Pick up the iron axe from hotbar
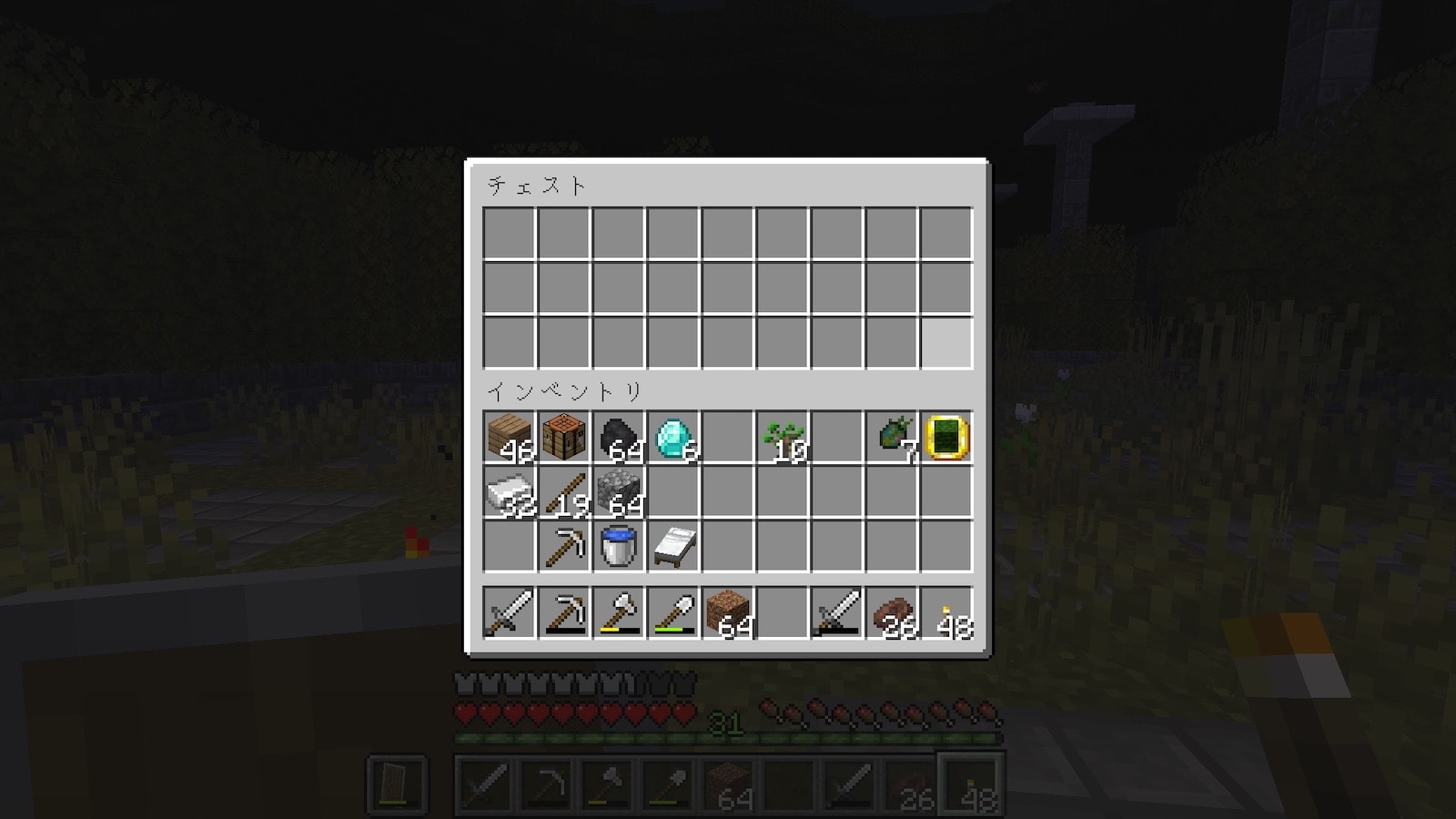This screenshot has width=1456, height=819. pos(618,612)
